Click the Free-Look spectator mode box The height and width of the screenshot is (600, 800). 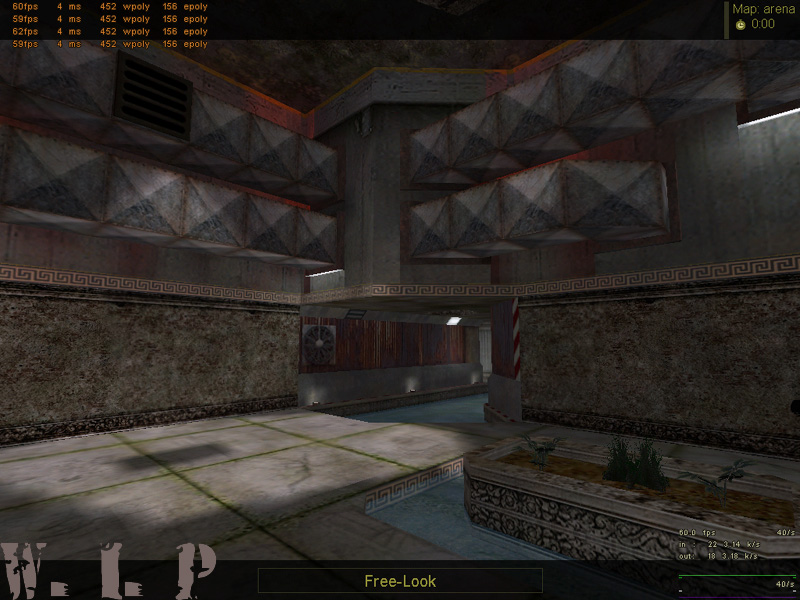point(400,580)
